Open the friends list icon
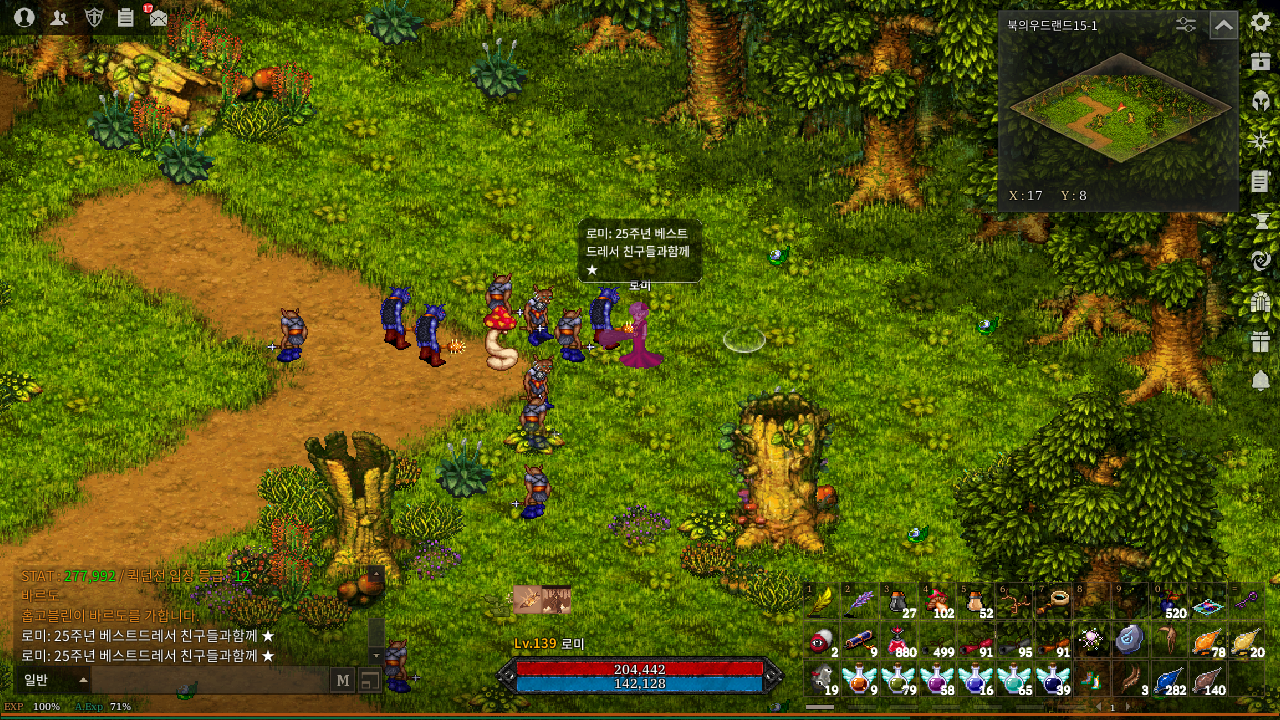 [59, 17]
